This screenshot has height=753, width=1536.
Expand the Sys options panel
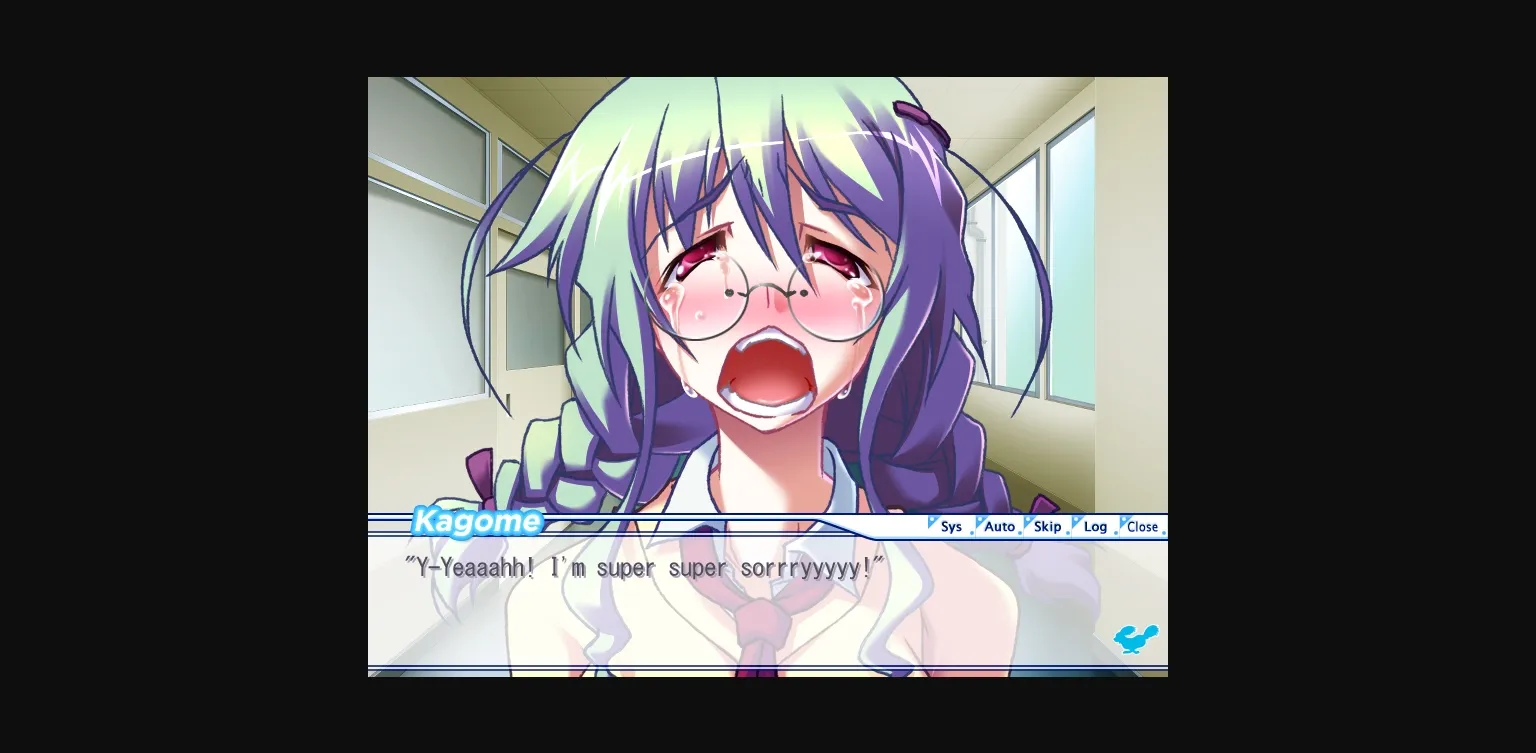(x=951, y=527)
